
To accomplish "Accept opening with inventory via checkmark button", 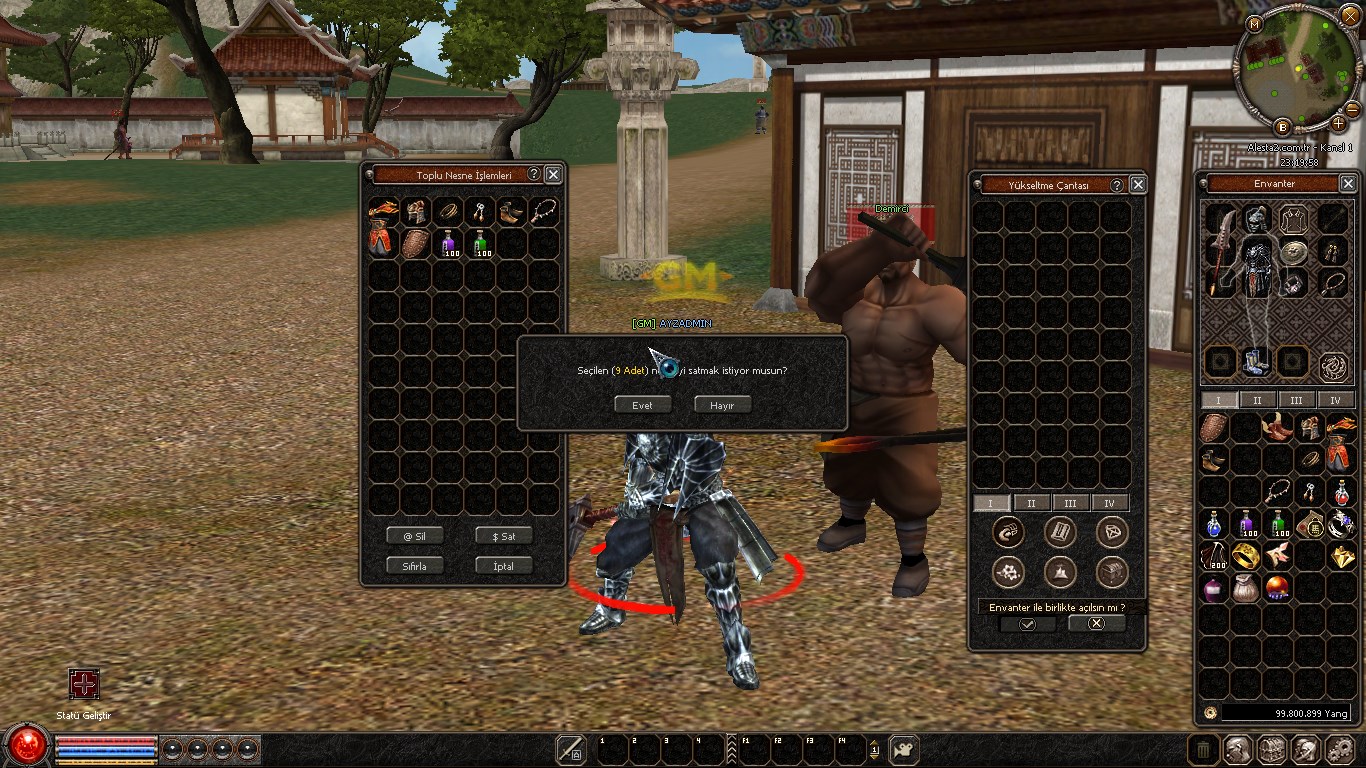I will [x=1027, y=624].
